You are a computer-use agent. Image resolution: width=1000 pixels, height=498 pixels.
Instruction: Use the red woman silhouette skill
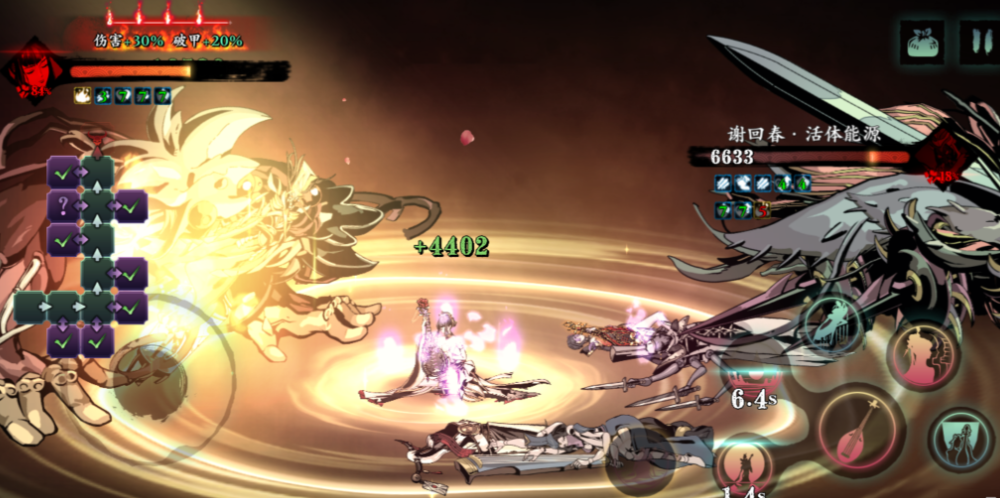925,357
